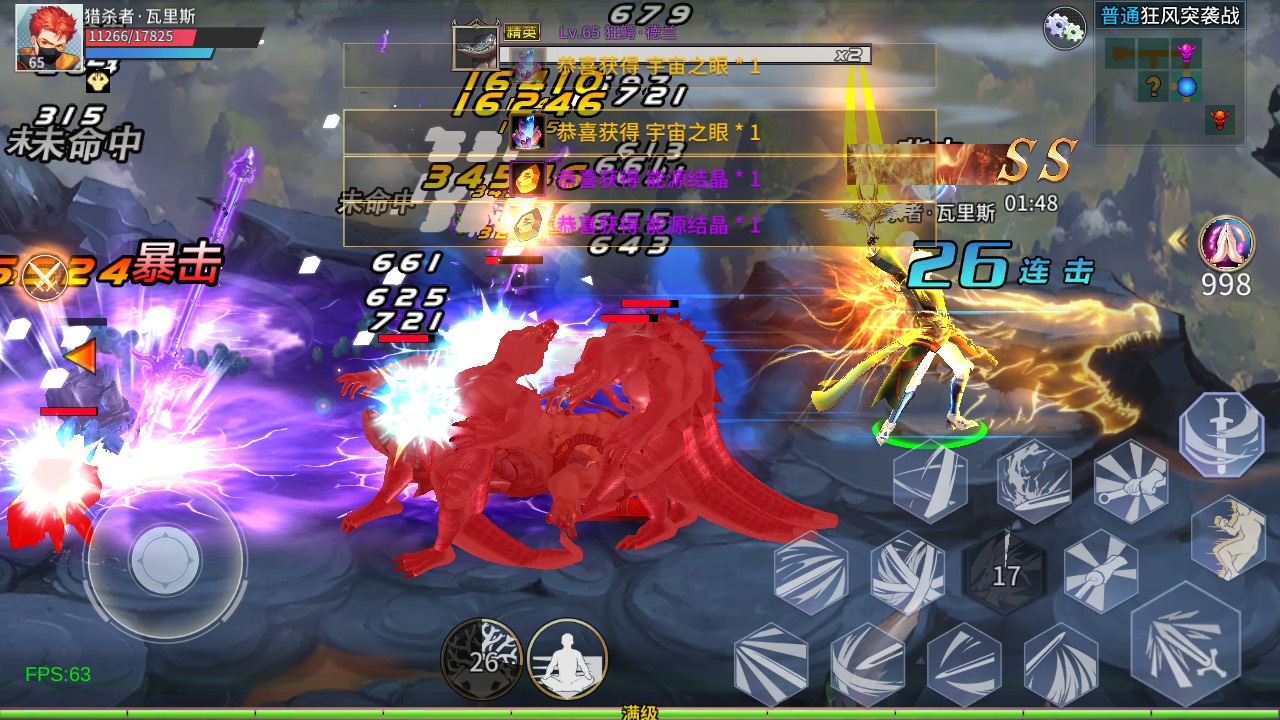Use the sprinting figure dash skill
The height and width of the screenshot is (720, 1280).
[x=1227, y=537]
